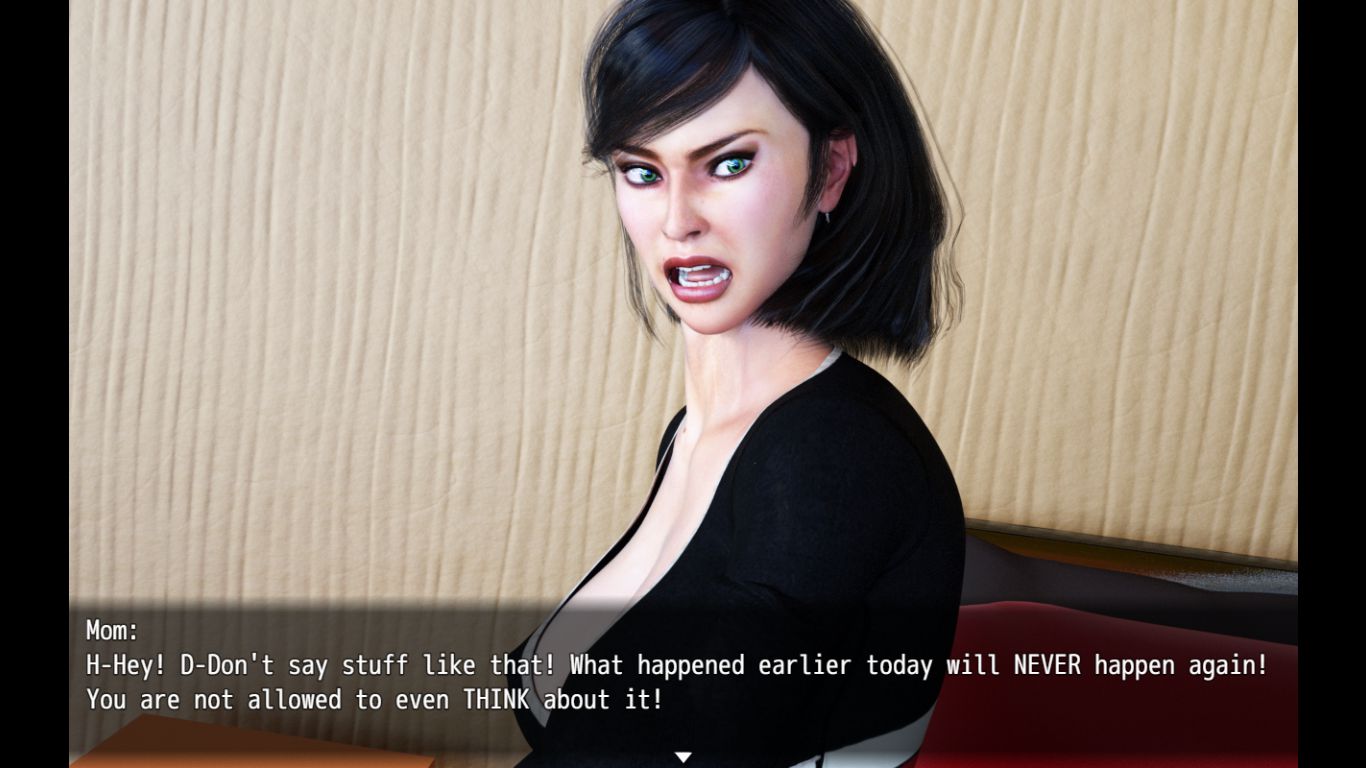
Task: Click the dialogue advance arrow indicator
Action: 683,757
